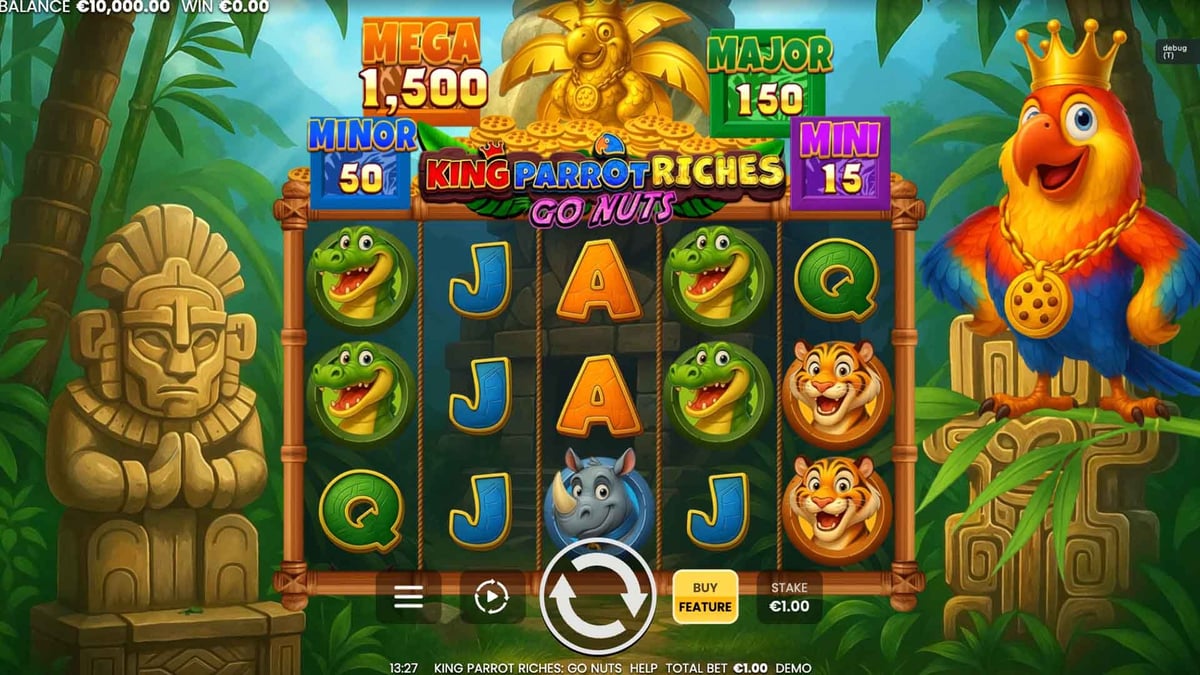Screen dimensions: 1200x675
Task: Click the debug button in the corner
Action: click(x=1169, y=51)
